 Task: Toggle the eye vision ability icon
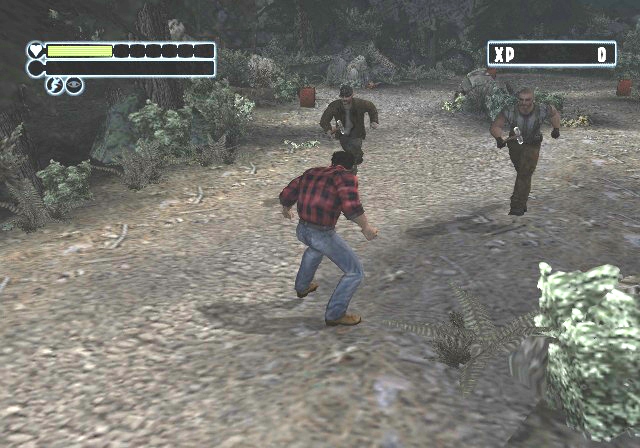coord(74,86)
